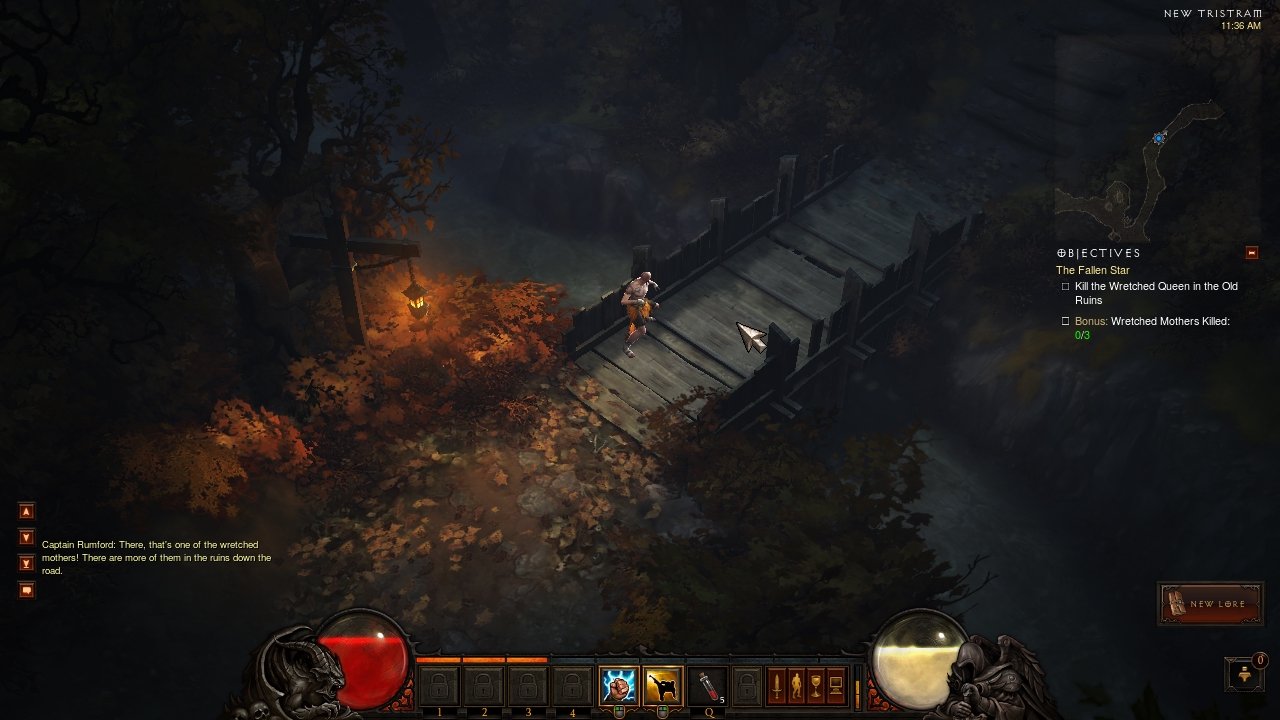Jump to bottom of chat log
This screenshot has width=1280, height=720.
click(27, 563)
